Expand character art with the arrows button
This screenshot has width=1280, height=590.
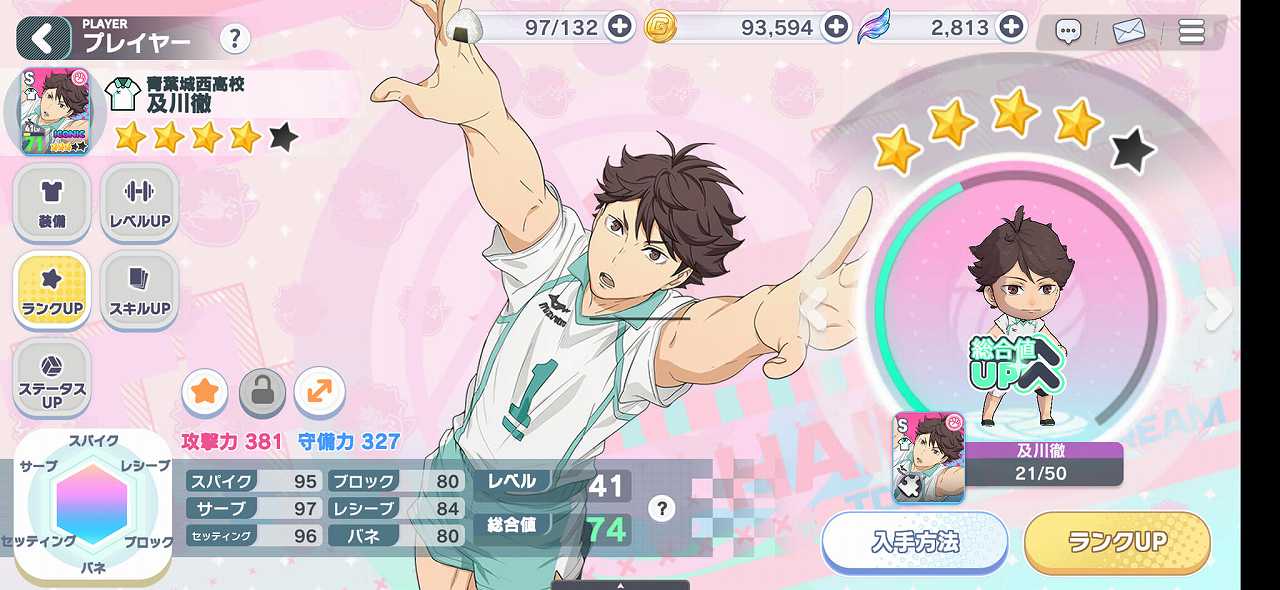pyautogui.click(x=320, y=392)
